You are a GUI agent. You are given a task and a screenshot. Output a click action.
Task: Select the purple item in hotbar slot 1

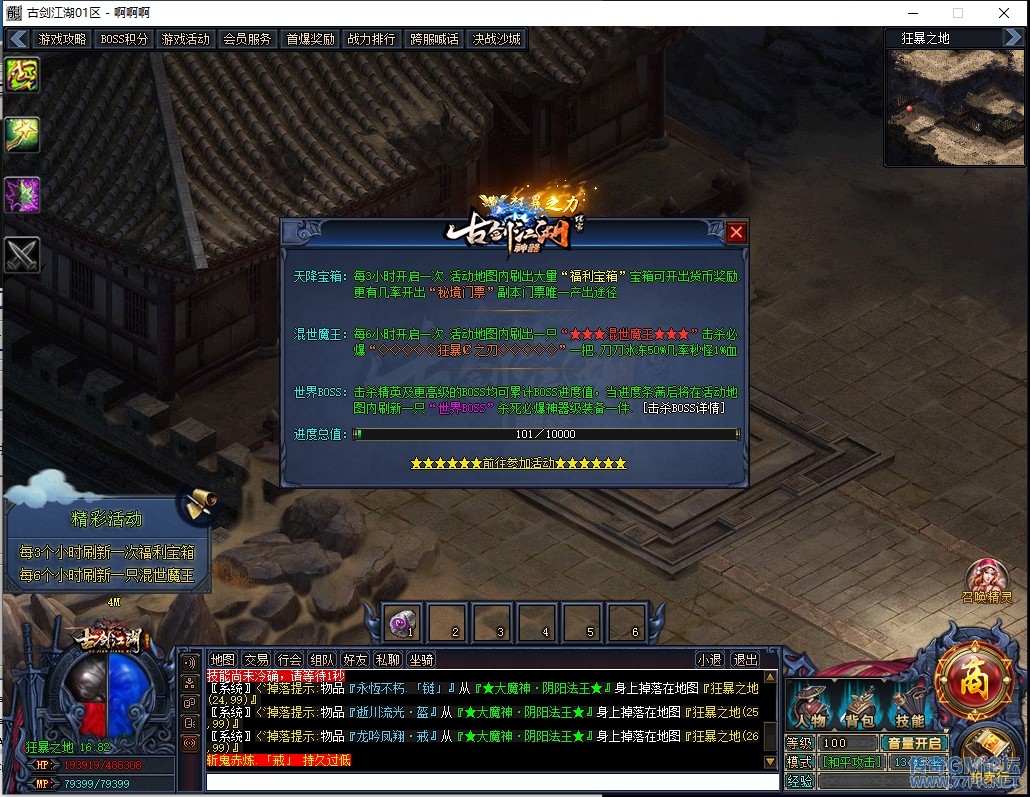(404, 623)
